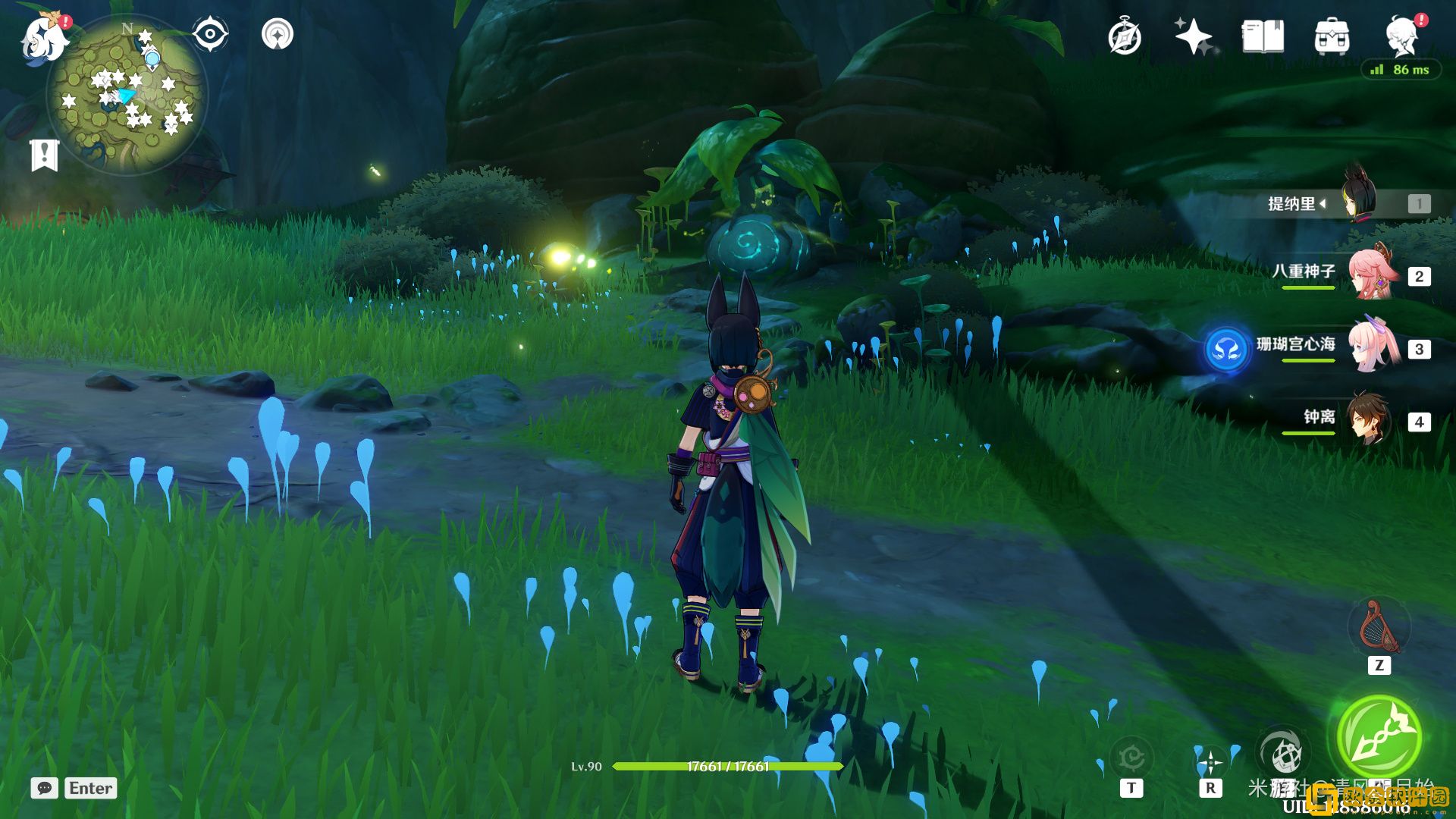Toggle the eye-shaped elemental sight icon
1456x819 pixels.
(x=209, y=34)
